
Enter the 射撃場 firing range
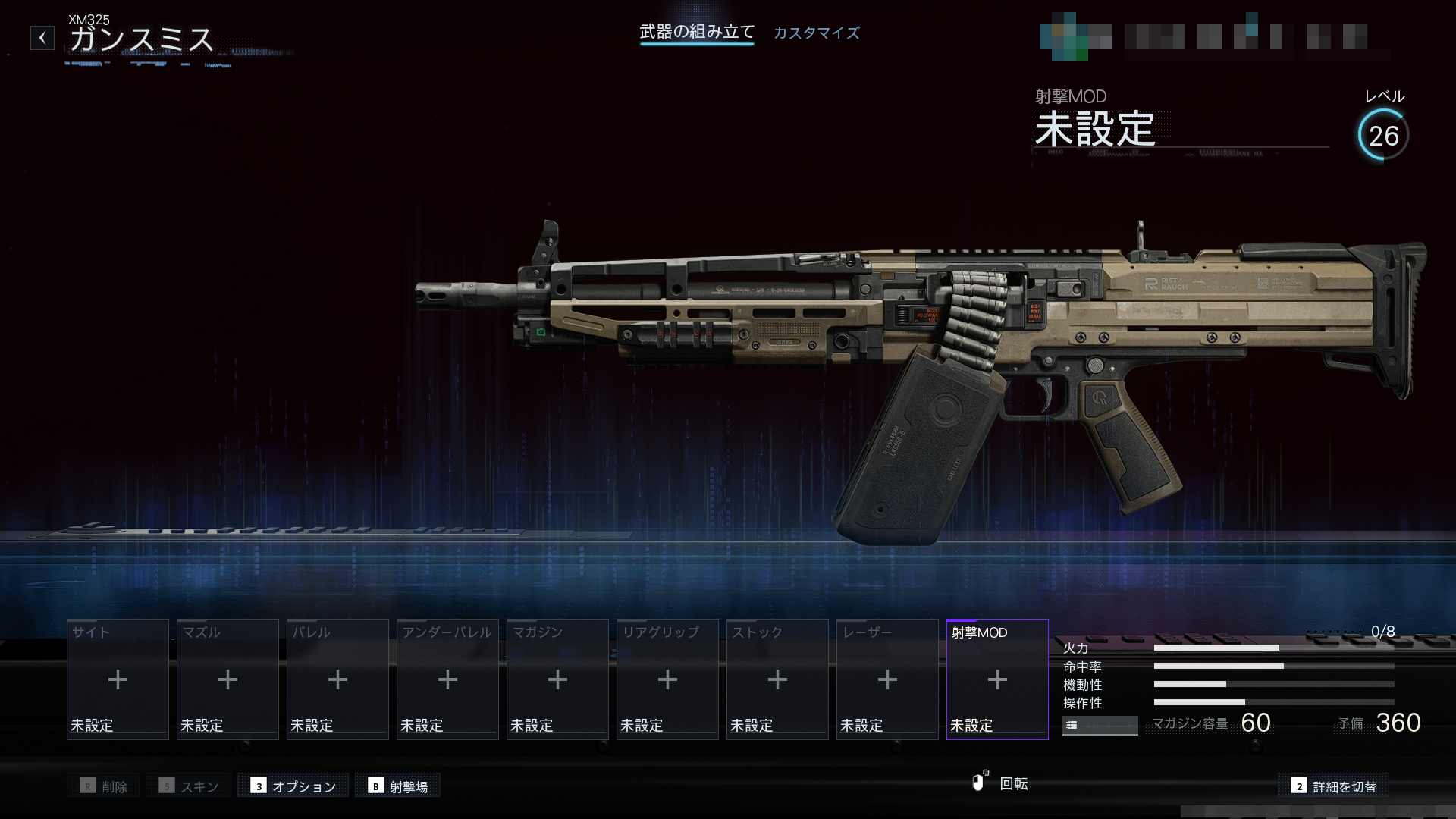click(398, 786)
